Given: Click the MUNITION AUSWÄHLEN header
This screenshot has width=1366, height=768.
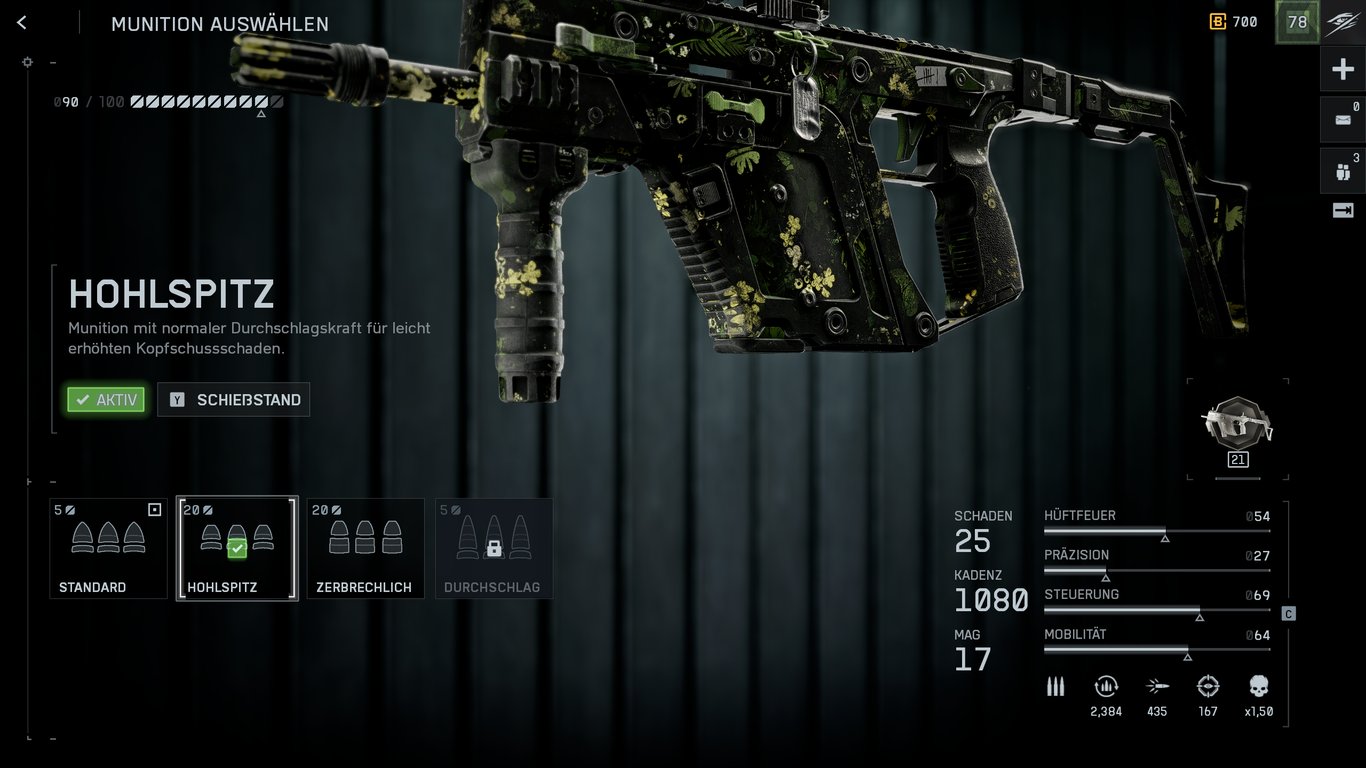Looking at the screenshot, I should click(x=220, y=23).
